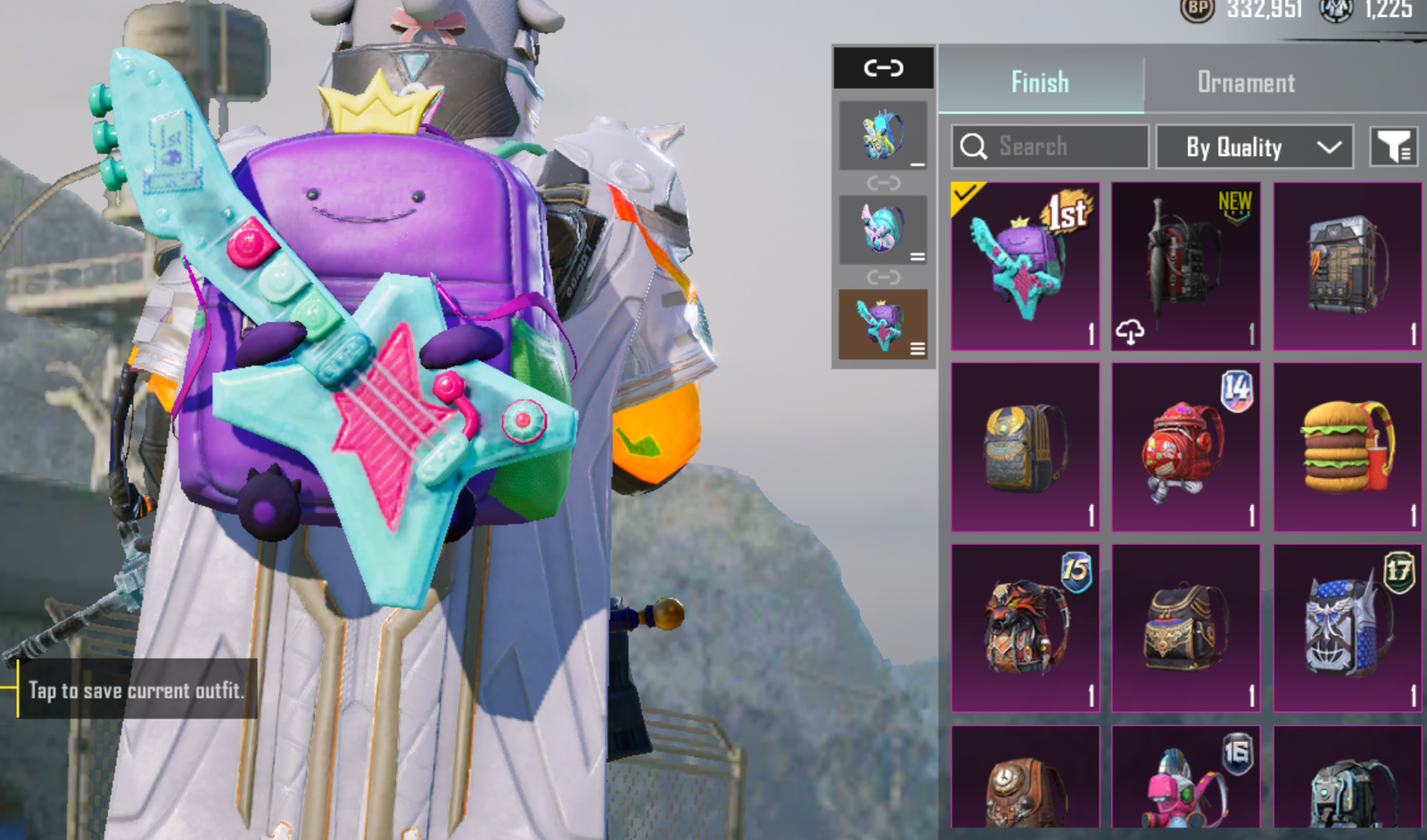Click the Search input field
Screen dimensions: 1427x840
pos(1050,146)
